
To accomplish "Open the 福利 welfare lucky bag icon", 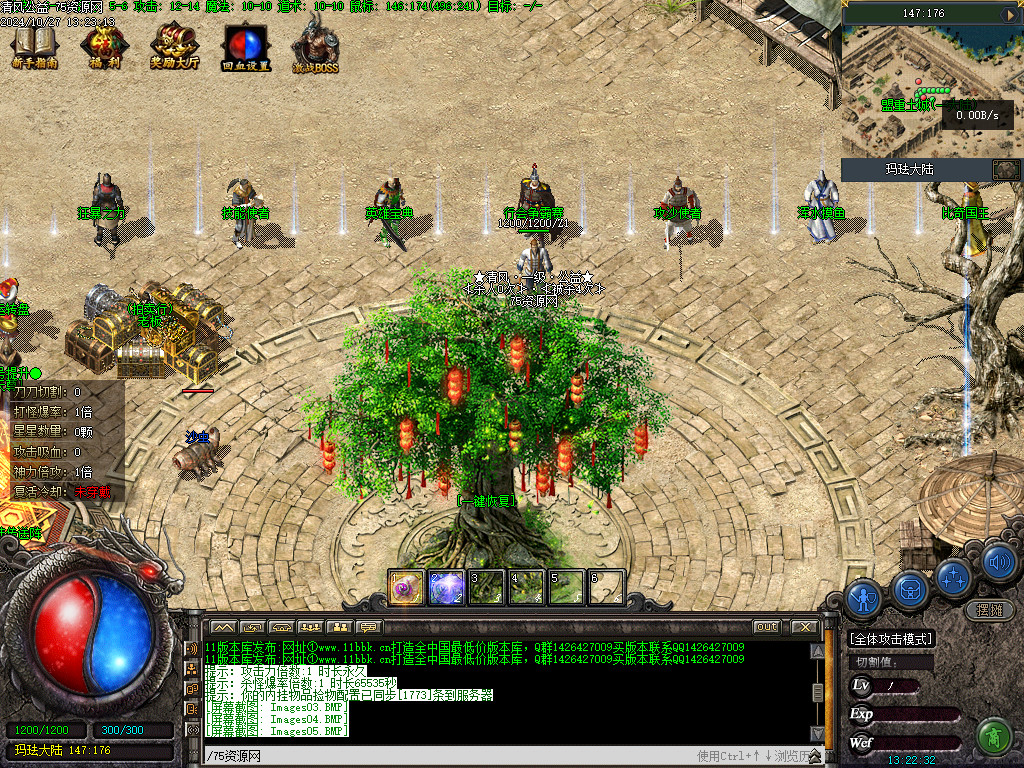I will click(103, 44).
